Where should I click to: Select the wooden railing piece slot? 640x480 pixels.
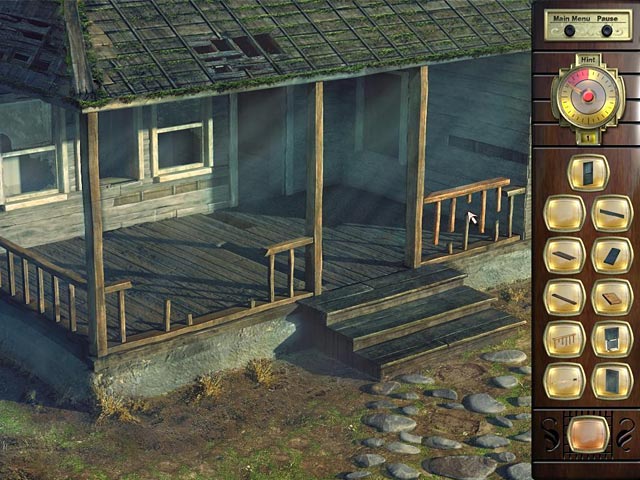point(564,339)
